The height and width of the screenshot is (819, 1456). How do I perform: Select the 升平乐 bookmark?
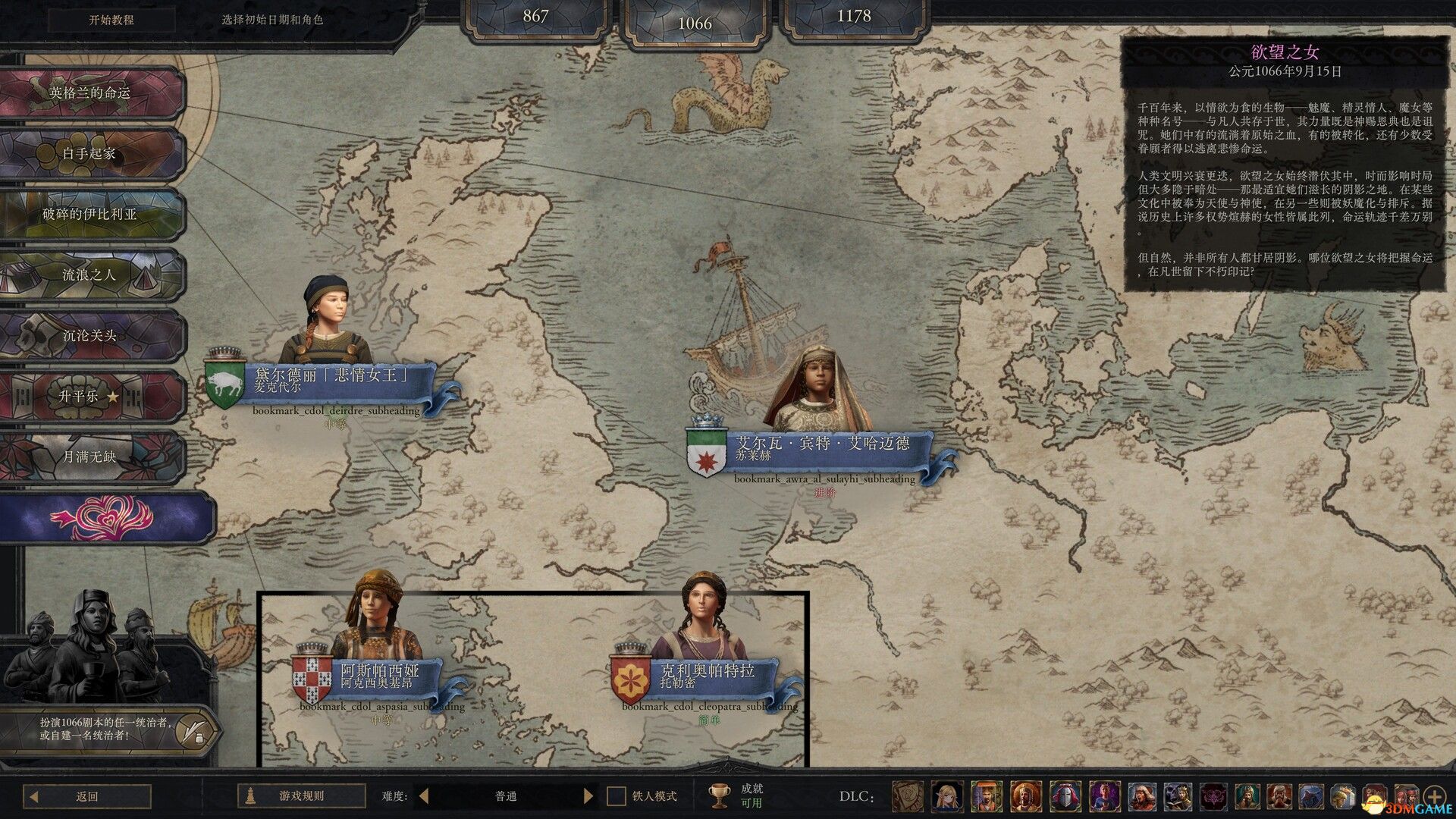(91, 397)
